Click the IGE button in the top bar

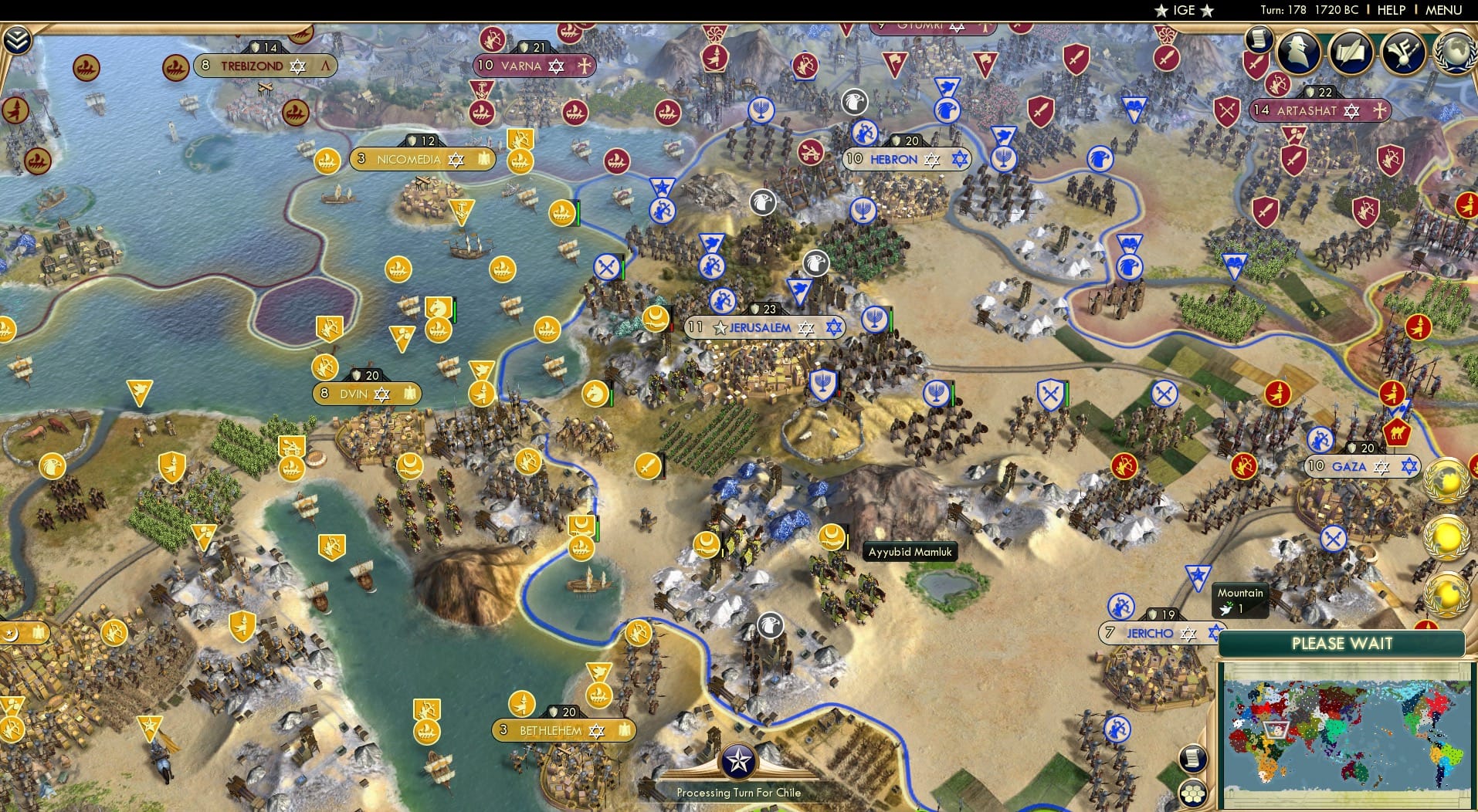coord(1184,10)
